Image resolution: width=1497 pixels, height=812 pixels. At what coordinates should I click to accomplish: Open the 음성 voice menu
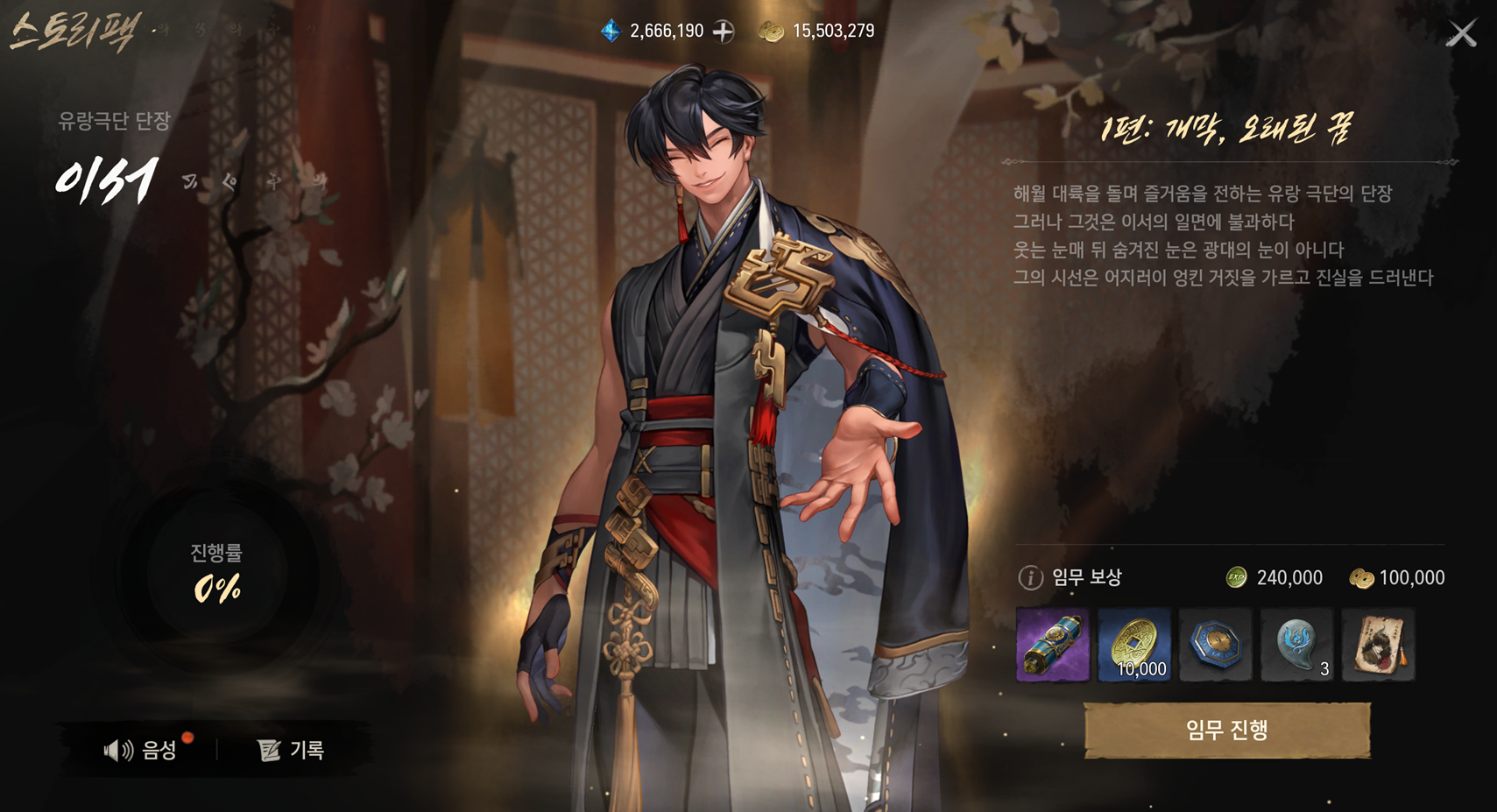pos(142,750)
